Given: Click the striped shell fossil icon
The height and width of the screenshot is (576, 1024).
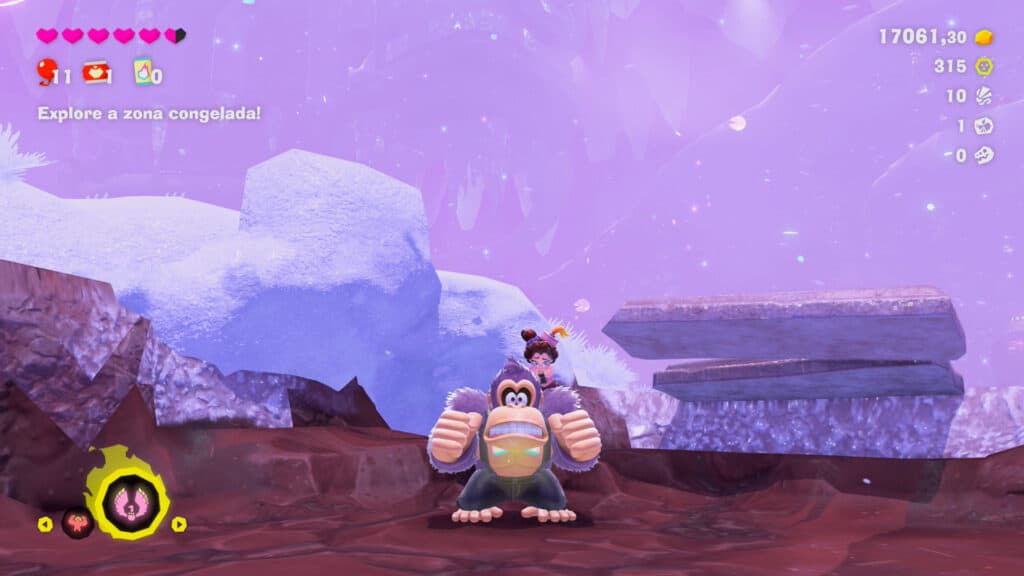Looking at the screenshot, I should pyautogui.click(x=984, y=96).
